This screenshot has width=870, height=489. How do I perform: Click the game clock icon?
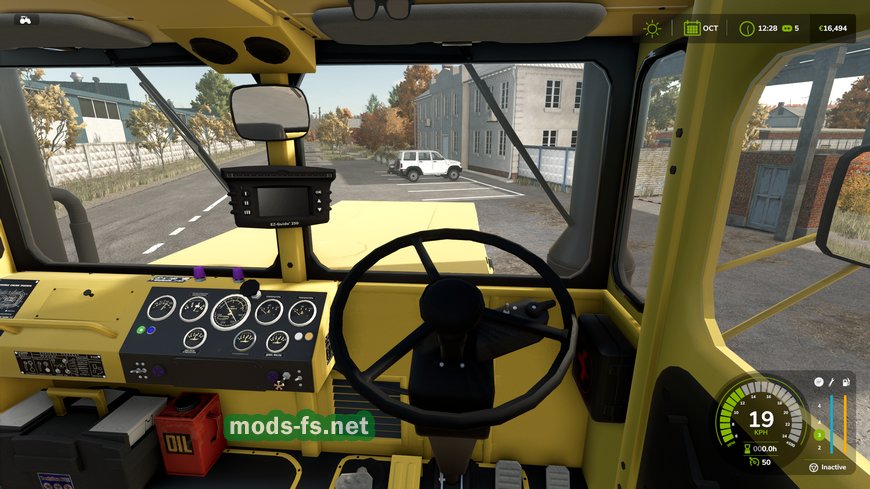[x=746, y=28]
